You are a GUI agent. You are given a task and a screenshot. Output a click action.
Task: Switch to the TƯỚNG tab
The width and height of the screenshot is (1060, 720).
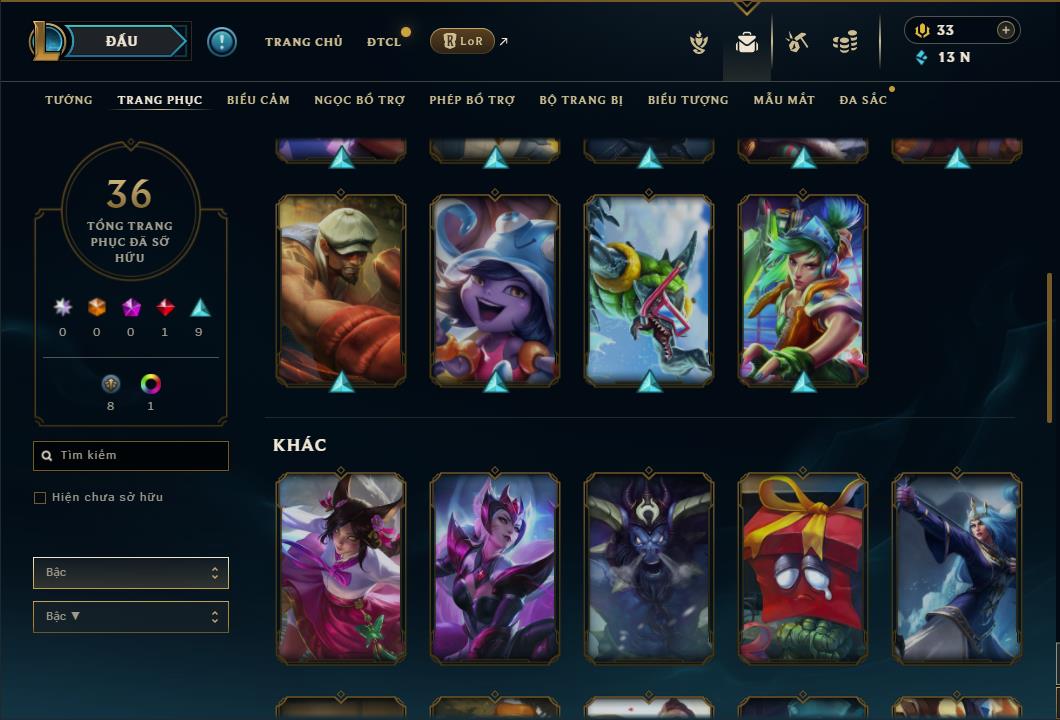pos(69,100)
